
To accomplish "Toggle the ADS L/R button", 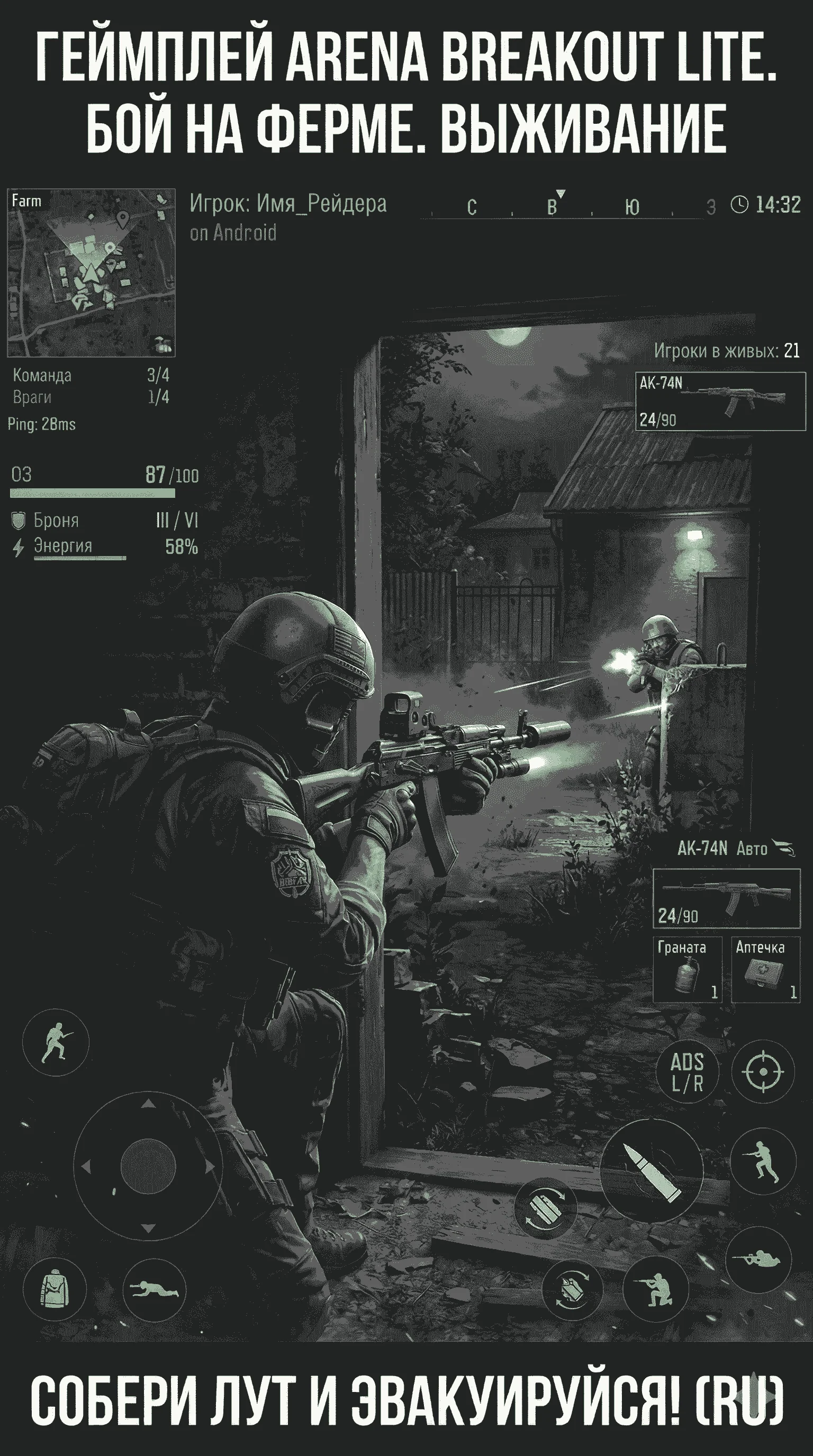I will (687, 1072).
